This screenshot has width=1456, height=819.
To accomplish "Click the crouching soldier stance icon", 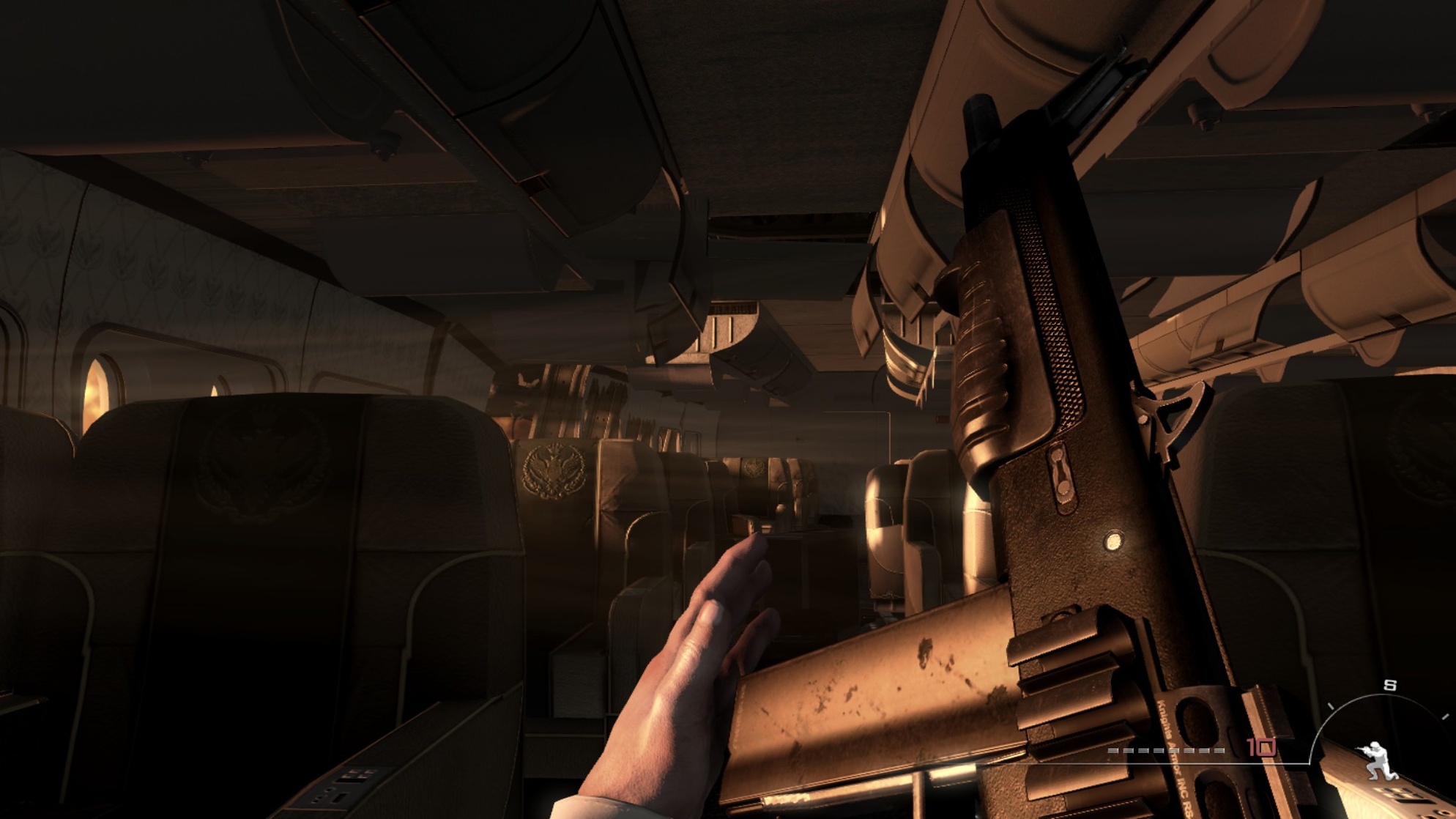I will pos(1378,760).
